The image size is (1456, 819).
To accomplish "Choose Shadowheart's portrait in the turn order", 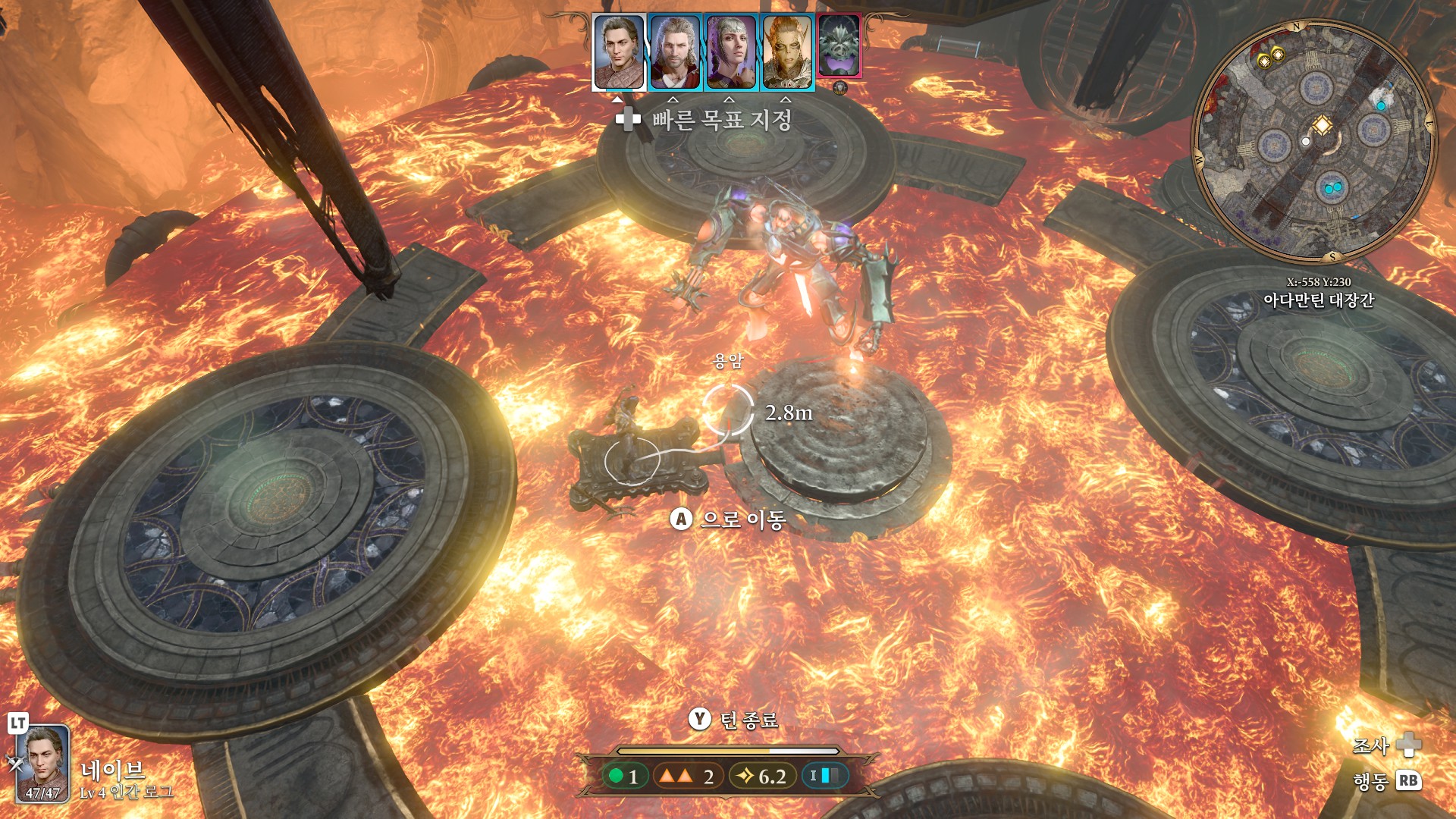I will (x=731, y=52).
